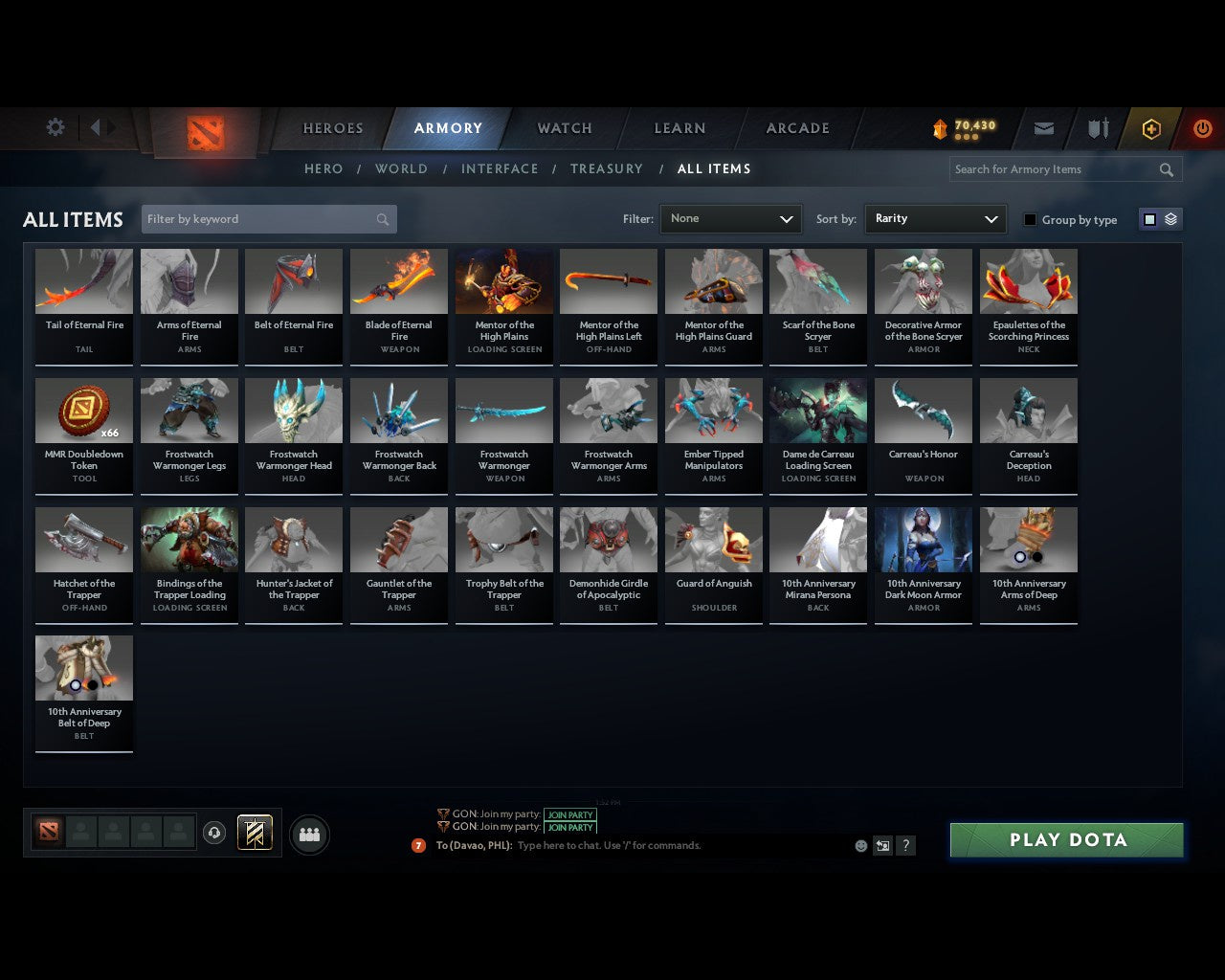
Task: Switch to grid view layout toggle
Action: coord(1148,218)
